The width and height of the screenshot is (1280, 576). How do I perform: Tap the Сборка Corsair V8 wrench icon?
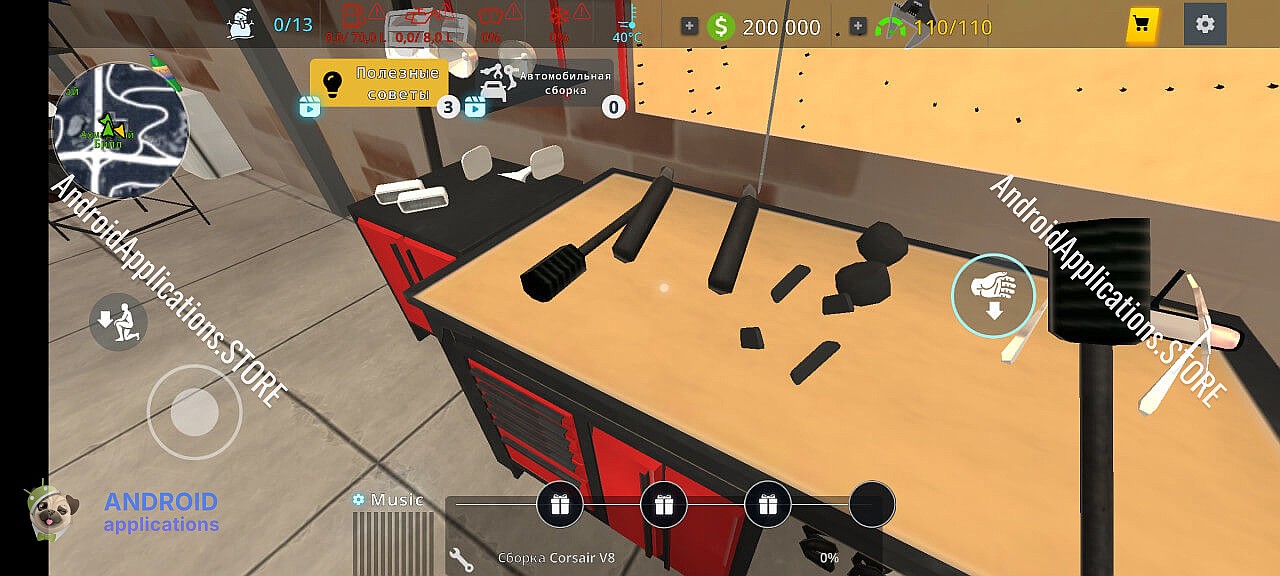click(461, 558)
